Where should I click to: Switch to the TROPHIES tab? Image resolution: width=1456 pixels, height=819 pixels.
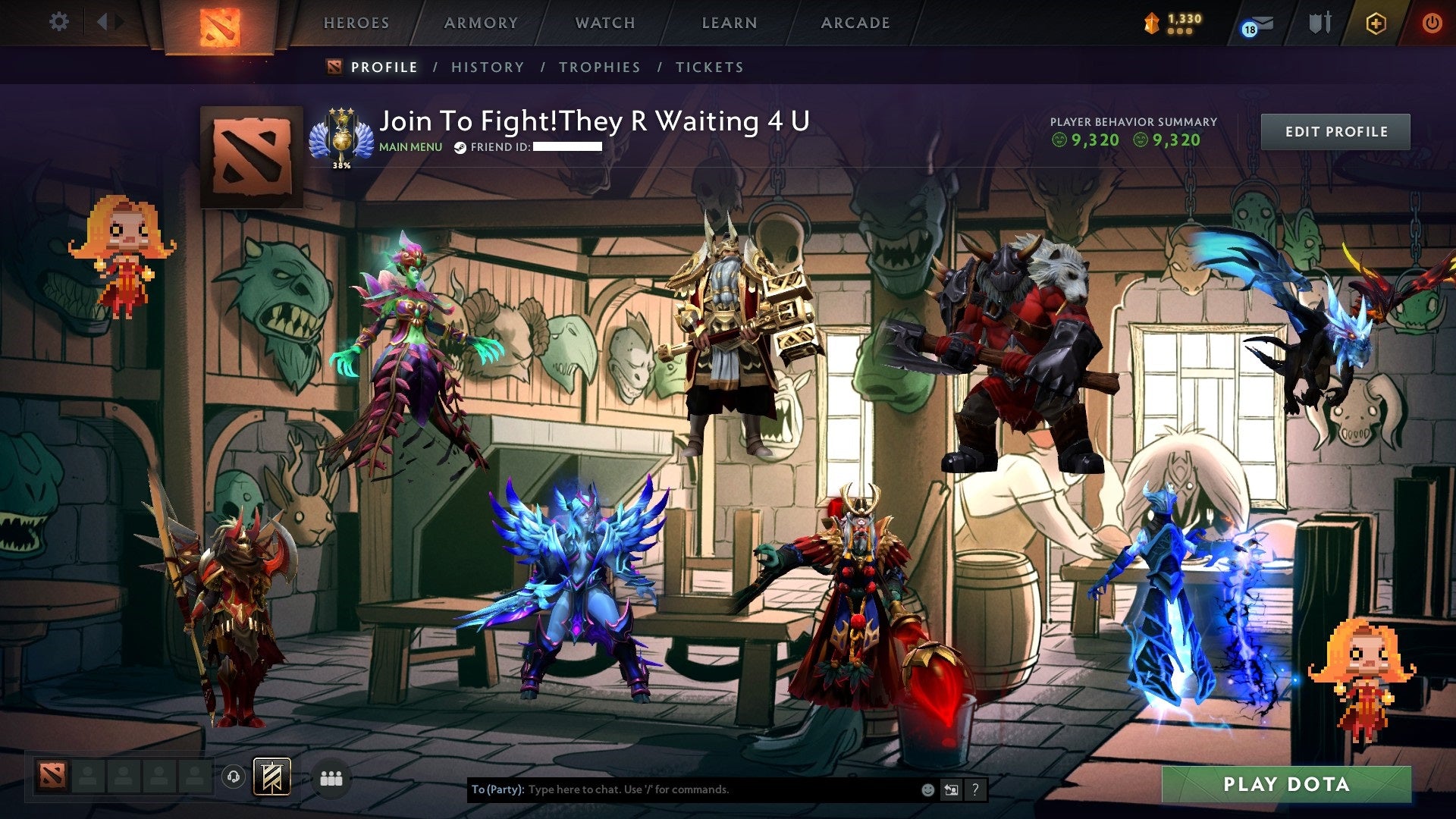(x=598, y=67)
